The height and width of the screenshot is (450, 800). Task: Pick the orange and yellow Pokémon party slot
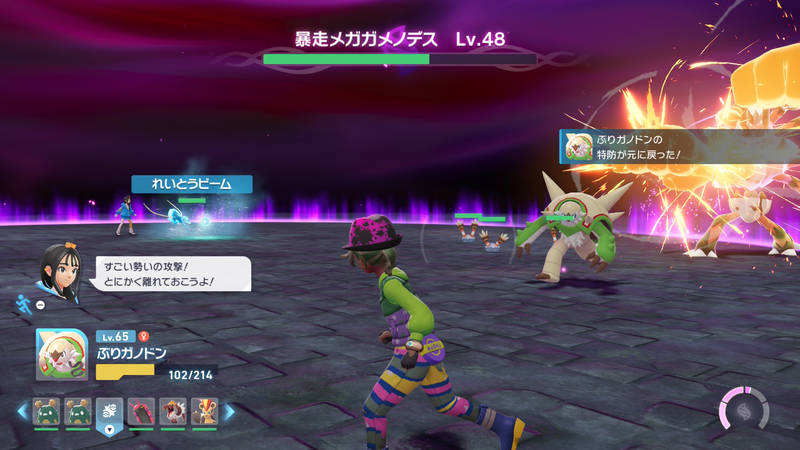pyautogui.click(x=203, y=411)
